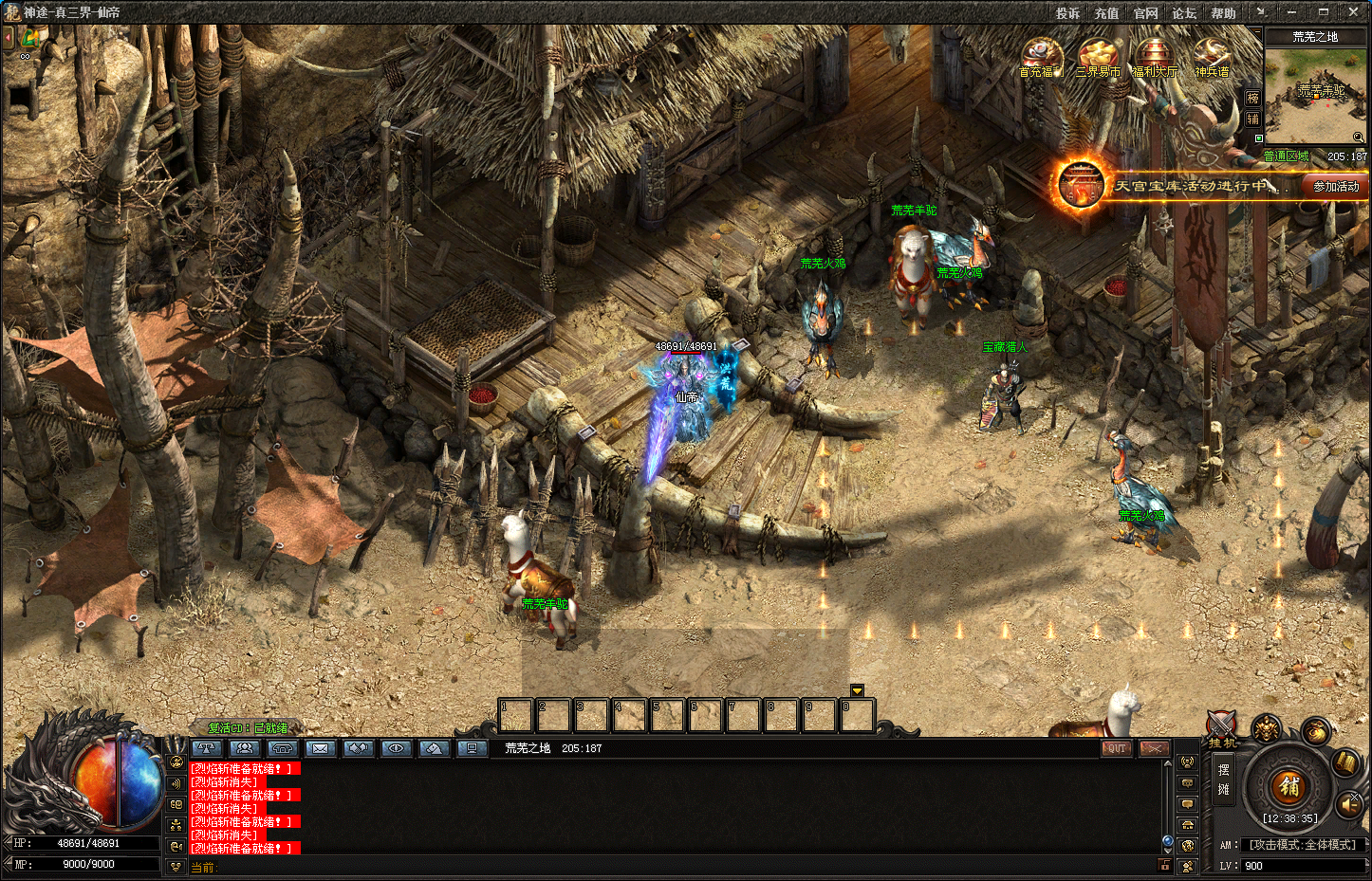
Task: Change the 攻击模式 attack mode field
Action: tap(1303, 845)
